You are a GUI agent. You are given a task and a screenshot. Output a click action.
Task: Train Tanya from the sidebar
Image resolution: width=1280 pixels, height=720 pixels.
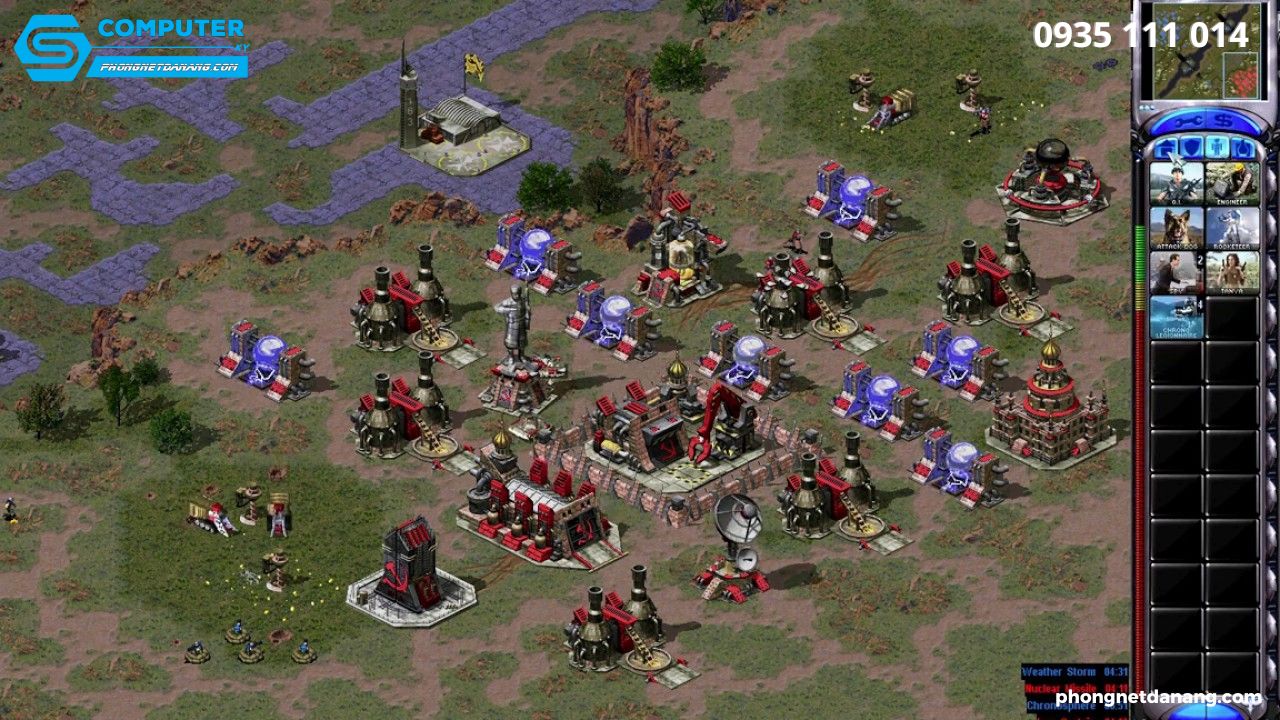[1231, 272]
